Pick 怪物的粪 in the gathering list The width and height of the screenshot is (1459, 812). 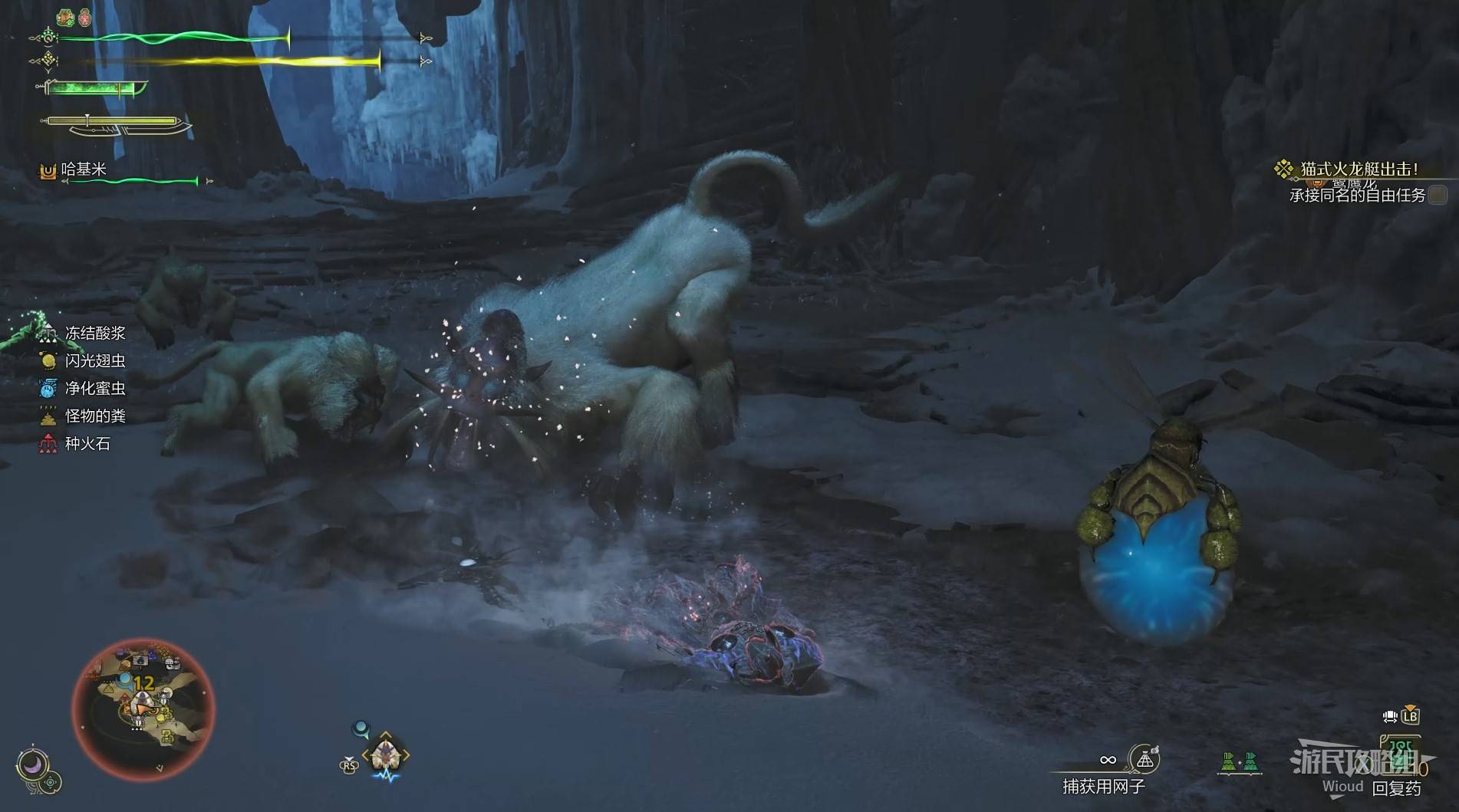[x=94, y=416]
